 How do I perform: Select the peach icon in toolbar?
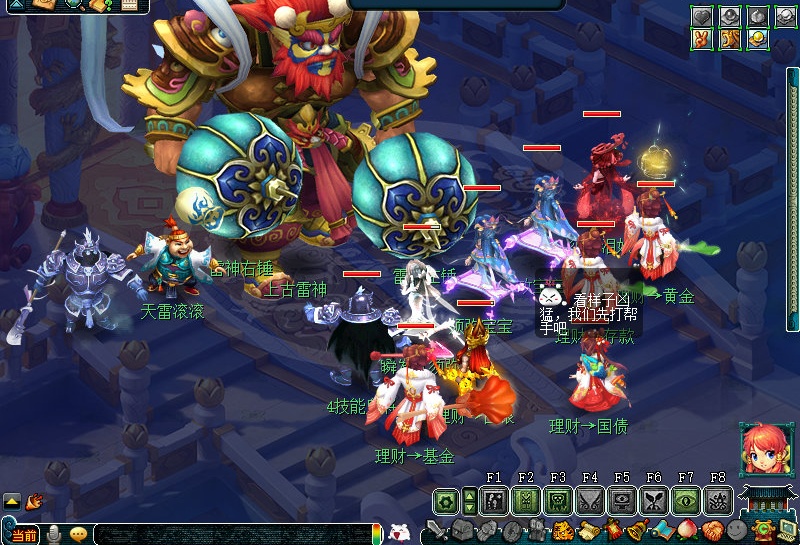coord(688,530)
